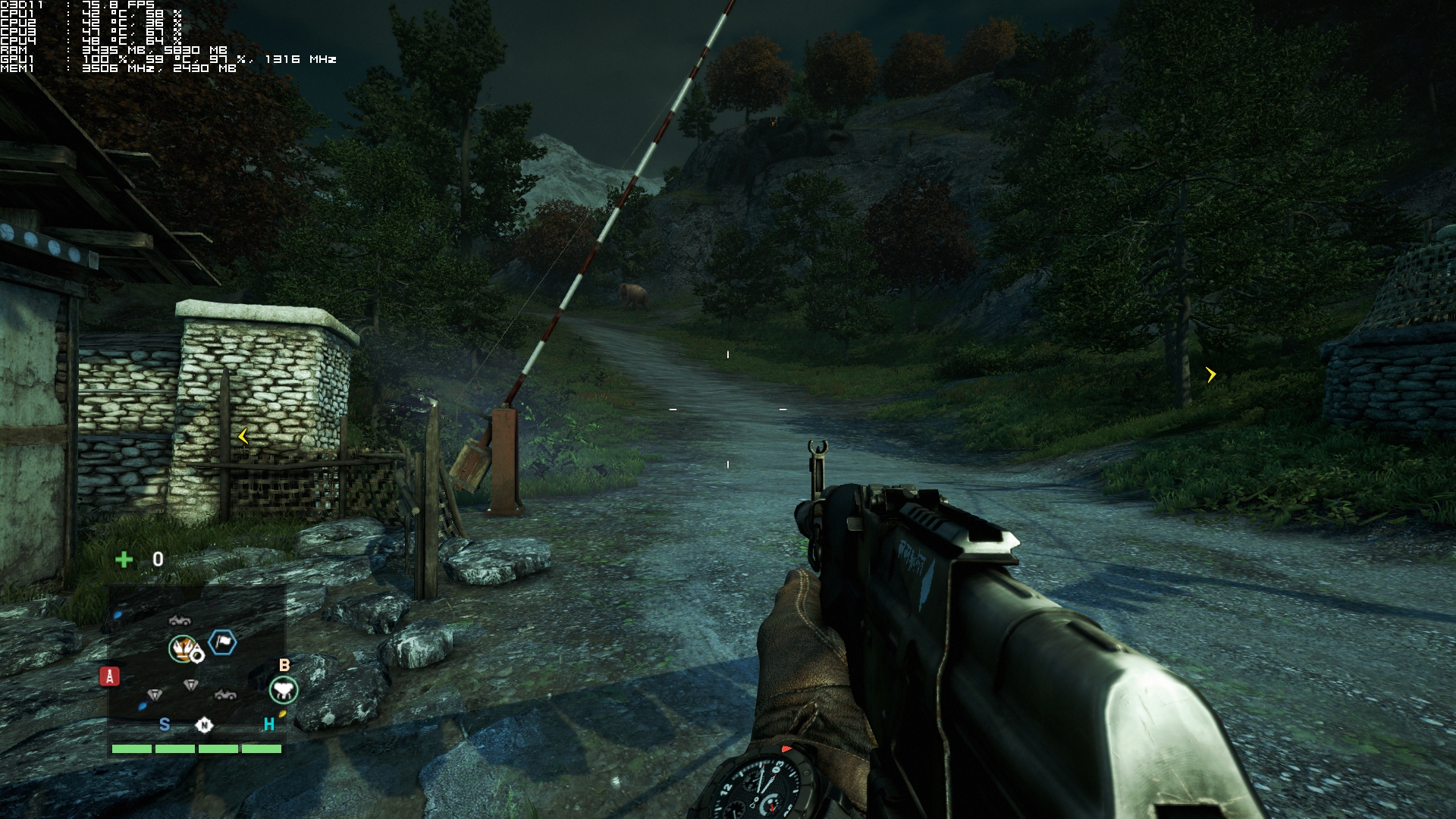Click the red radio tower marker
The image size is (1456, 819).
click(110, 676)
